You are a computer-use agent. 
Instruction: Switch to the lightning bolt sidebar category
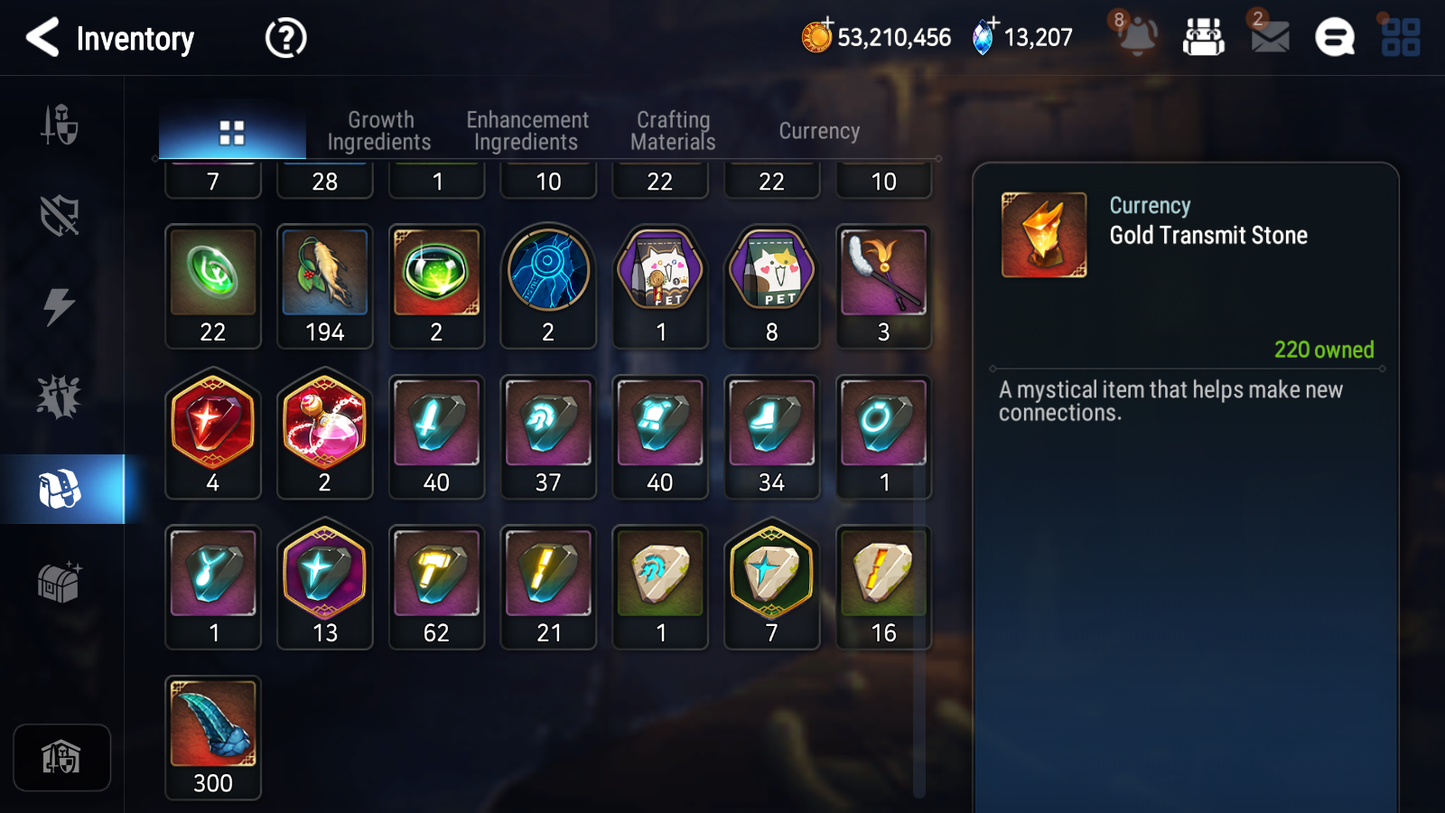[60, 306]
